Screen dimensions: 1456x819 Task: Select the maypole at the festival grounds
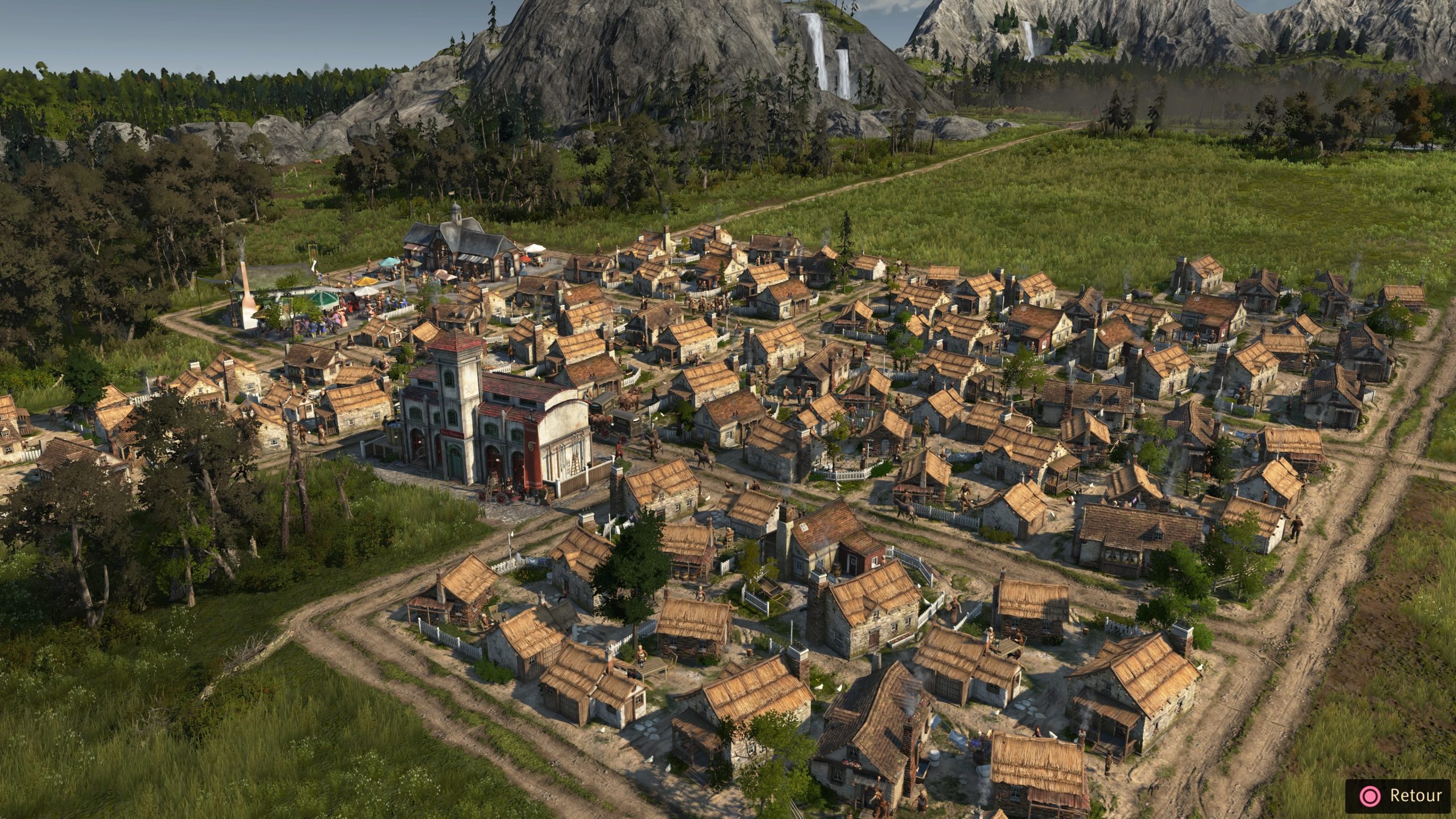click(311, 250)
